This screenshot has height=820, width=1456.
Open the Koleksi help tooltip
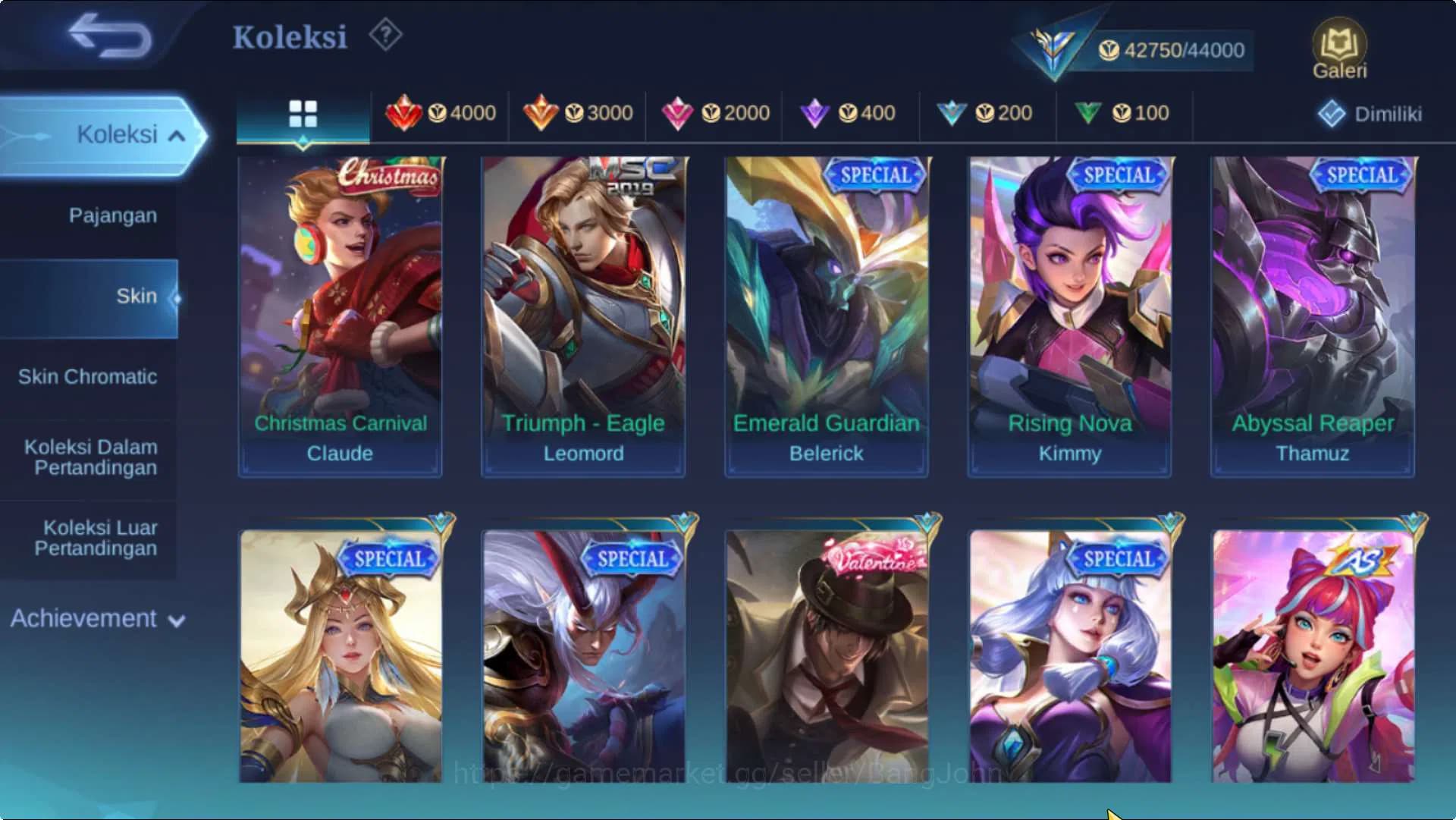pos(385,34)
